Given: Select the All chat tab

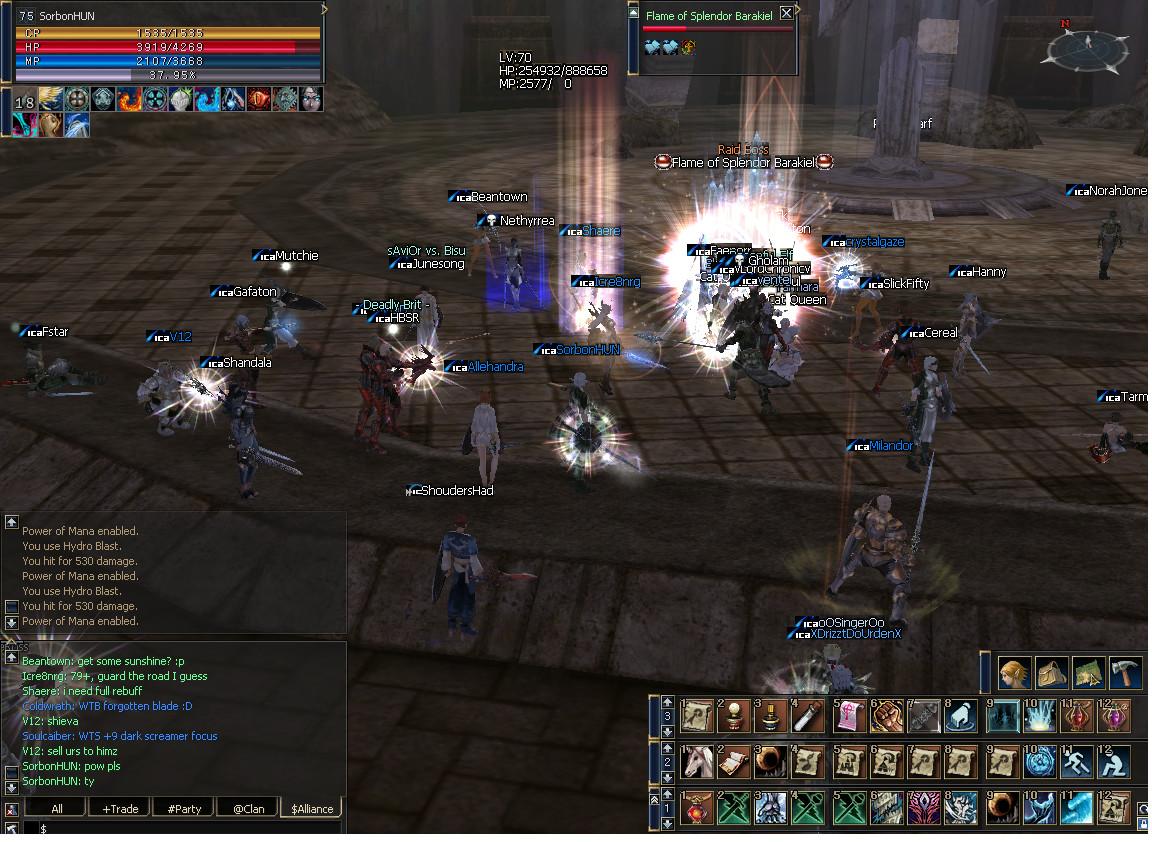Looking at the screenshot, I should click(56, 808).
